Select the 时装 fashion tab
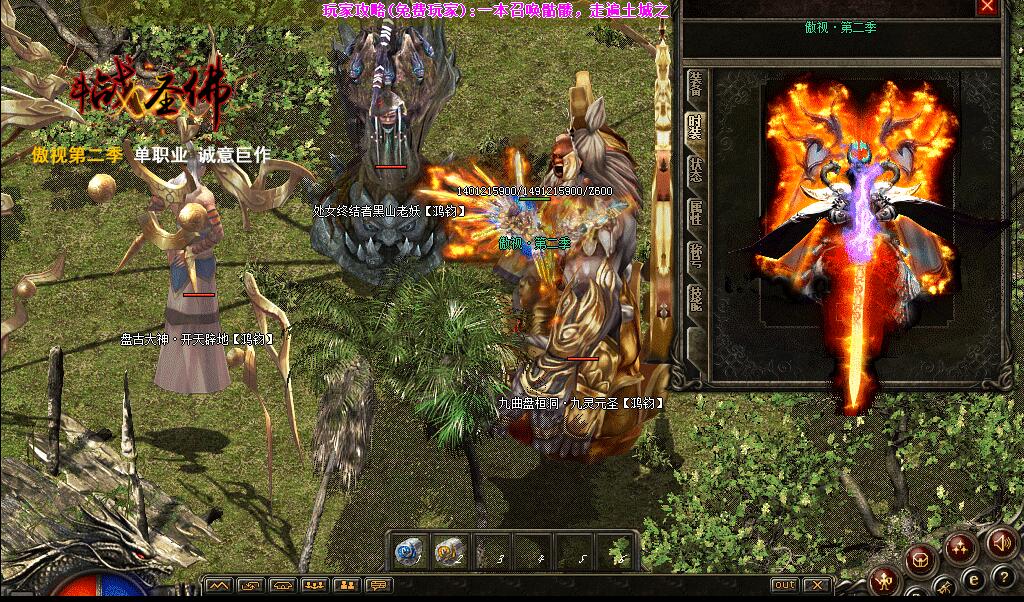1024x602 pixels. 695,127
